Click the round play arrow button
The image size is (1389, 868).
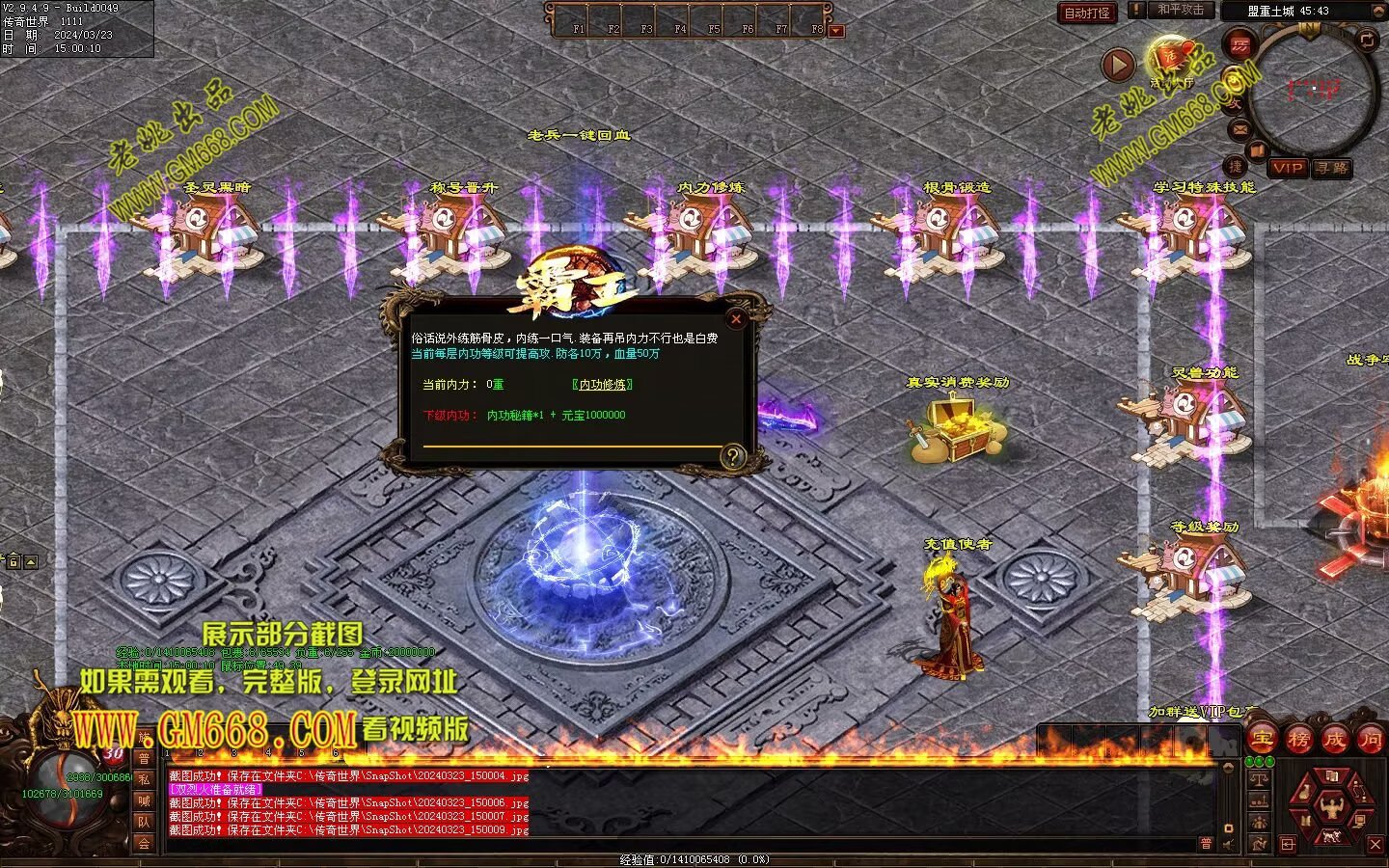[x=1118, y=66]
